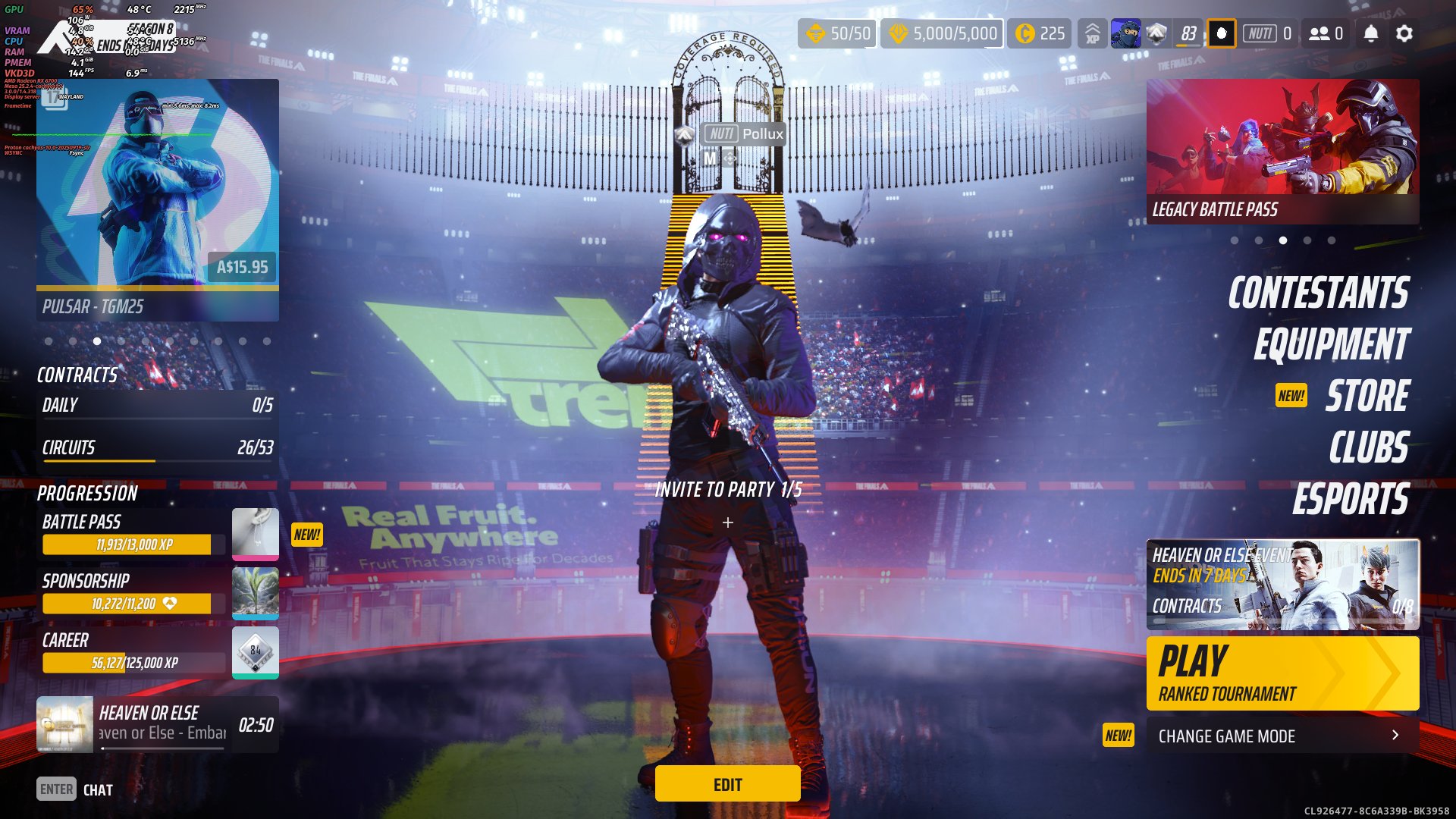Go to the Store
This screenshot has width=1456, height=819.
pyautogui.click(x=1367, y=396)
